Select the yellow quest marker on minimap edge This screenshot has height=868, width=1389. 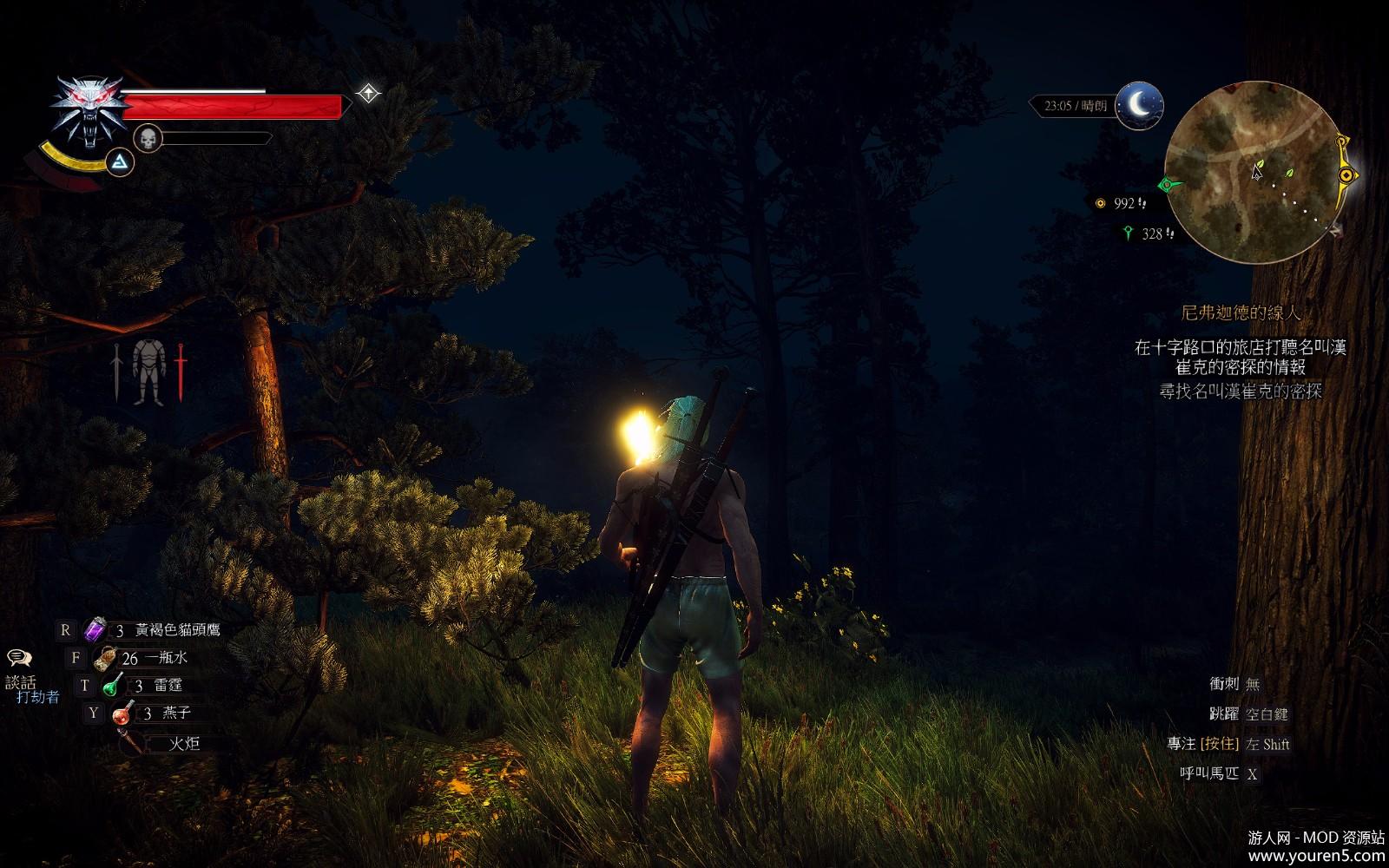[x=1346, y=175]
